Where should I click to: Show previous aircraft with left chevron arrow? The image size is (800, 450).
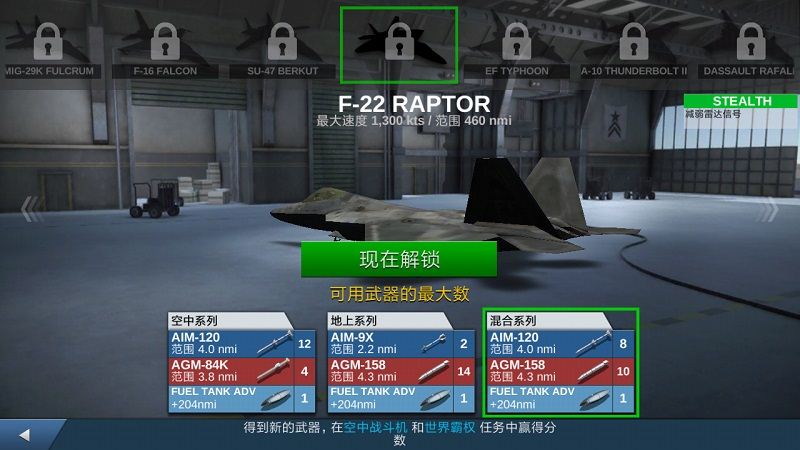32,209
